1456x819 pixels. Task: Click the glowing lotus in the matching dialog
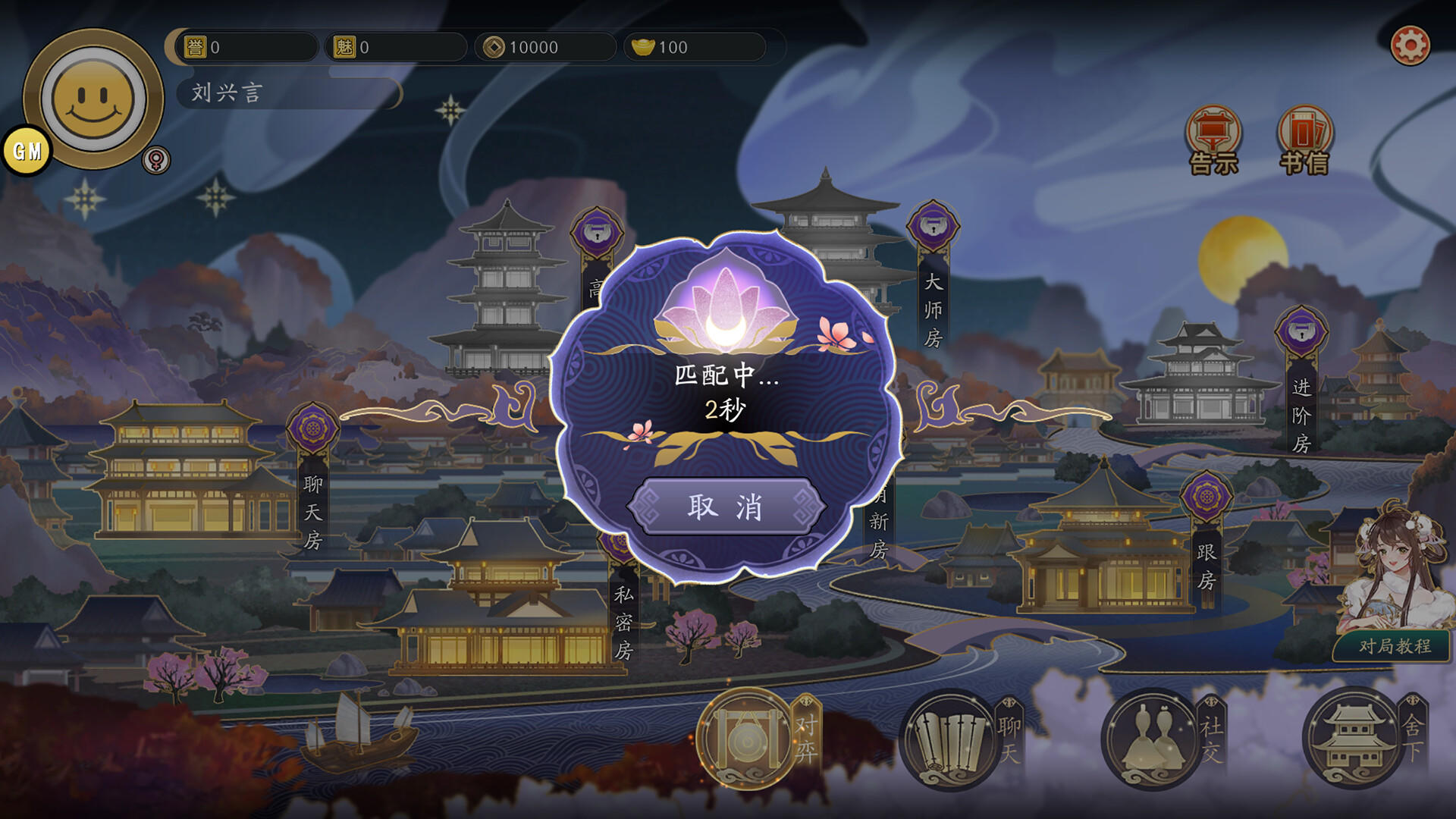pyautogui.click(x=726, y=303)
